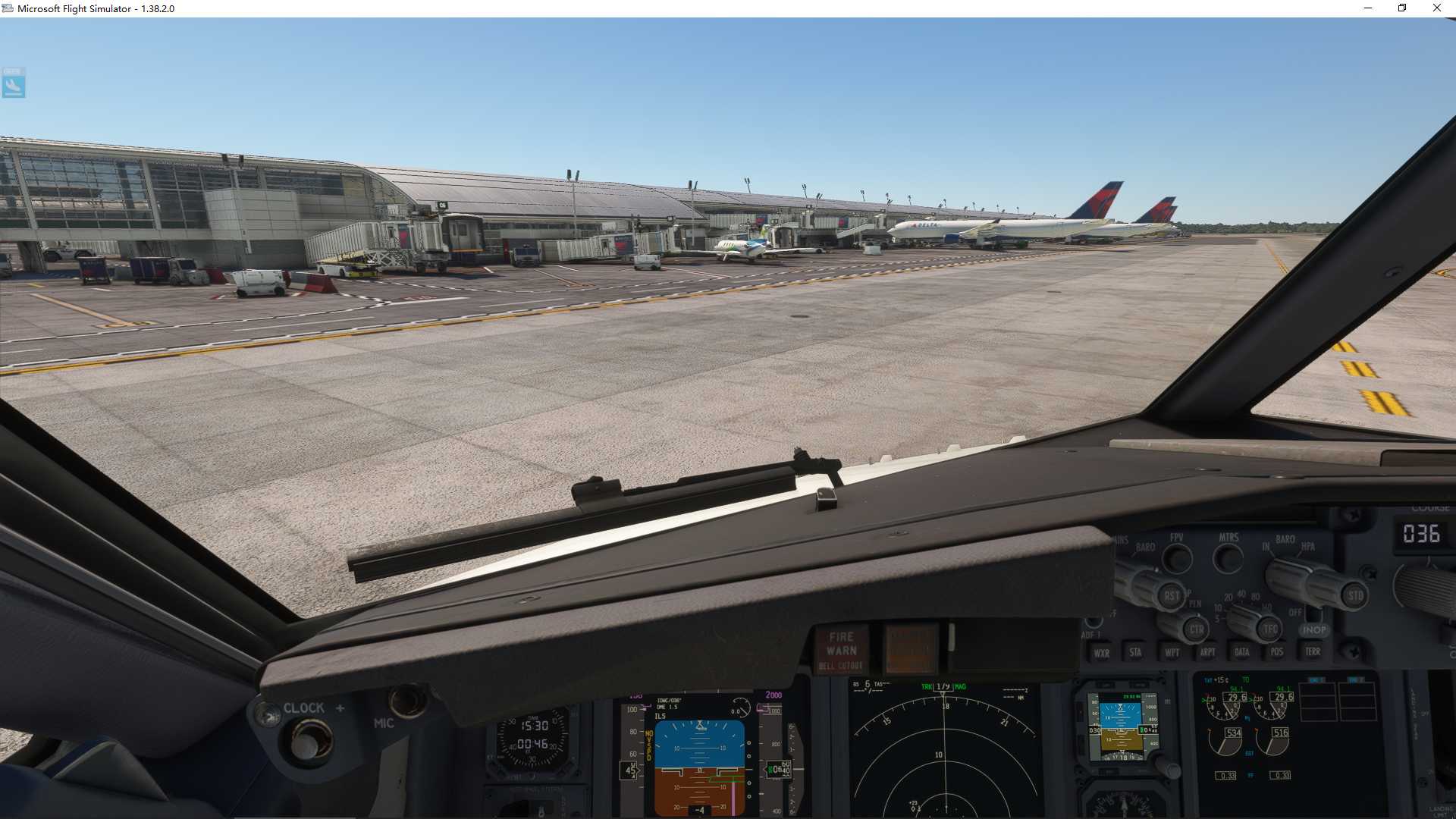Select the WPT map option button
1456x819 pixels.
point(1173,652)
